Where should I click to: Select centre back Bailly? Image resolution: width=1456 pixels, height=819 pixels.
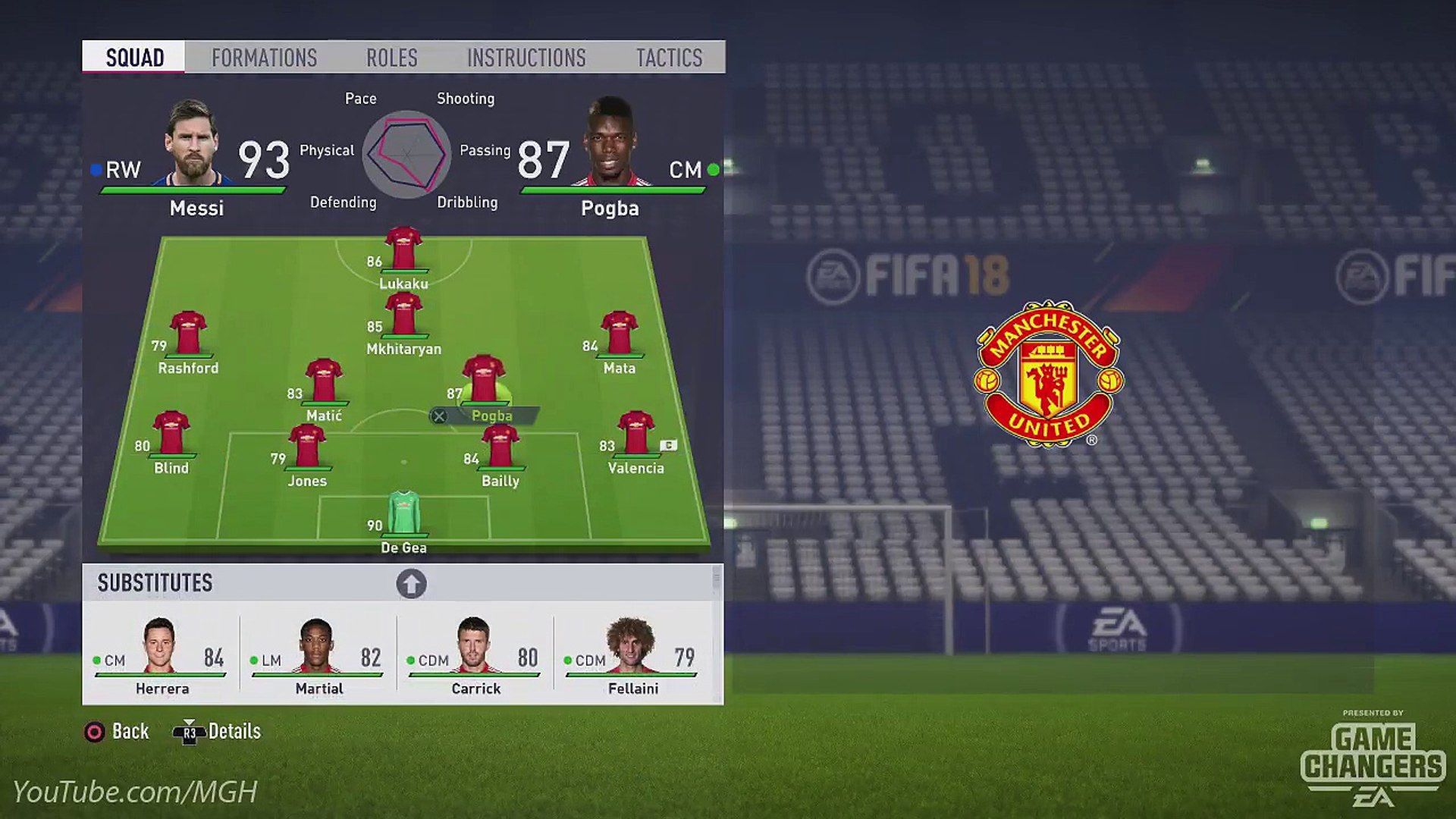pyautogui.click(x=500, y=447)
